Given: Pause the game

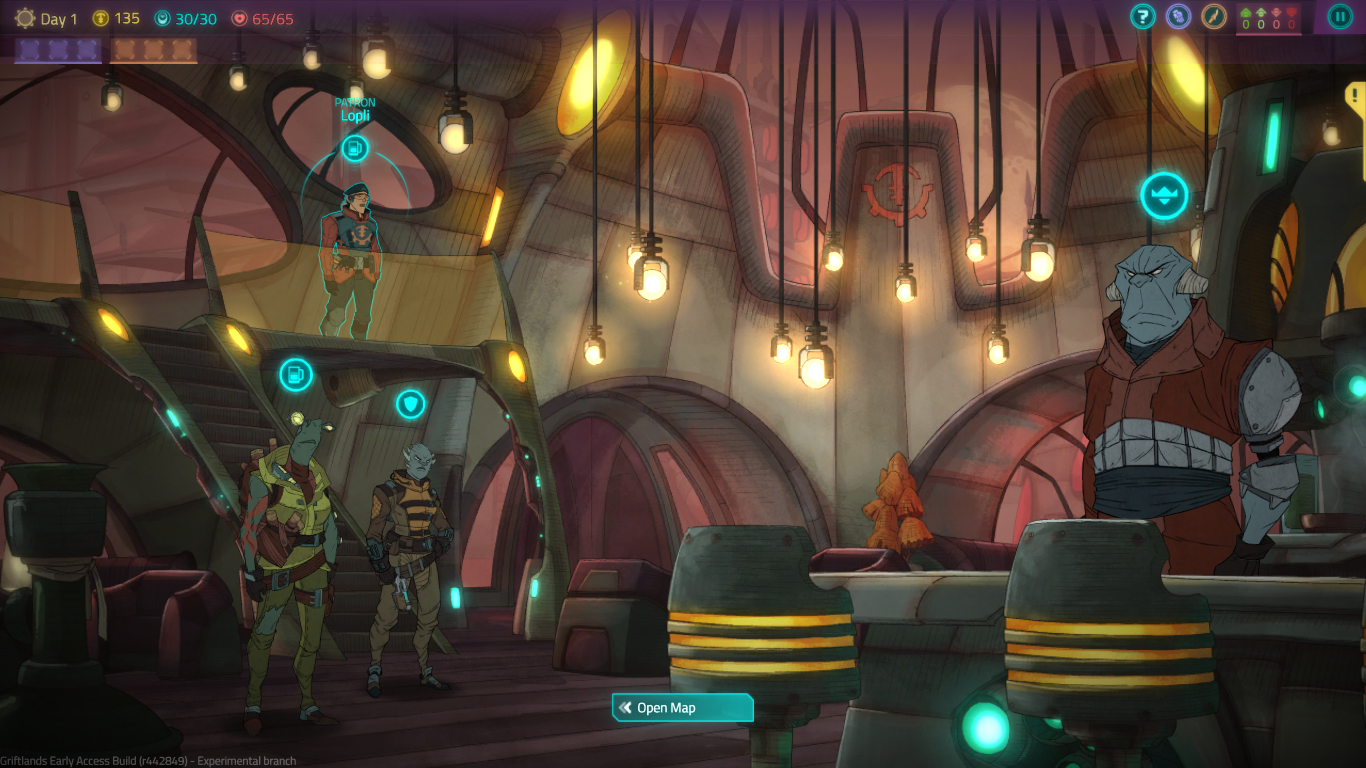Looking at the screenshot, I should 1339,16.
